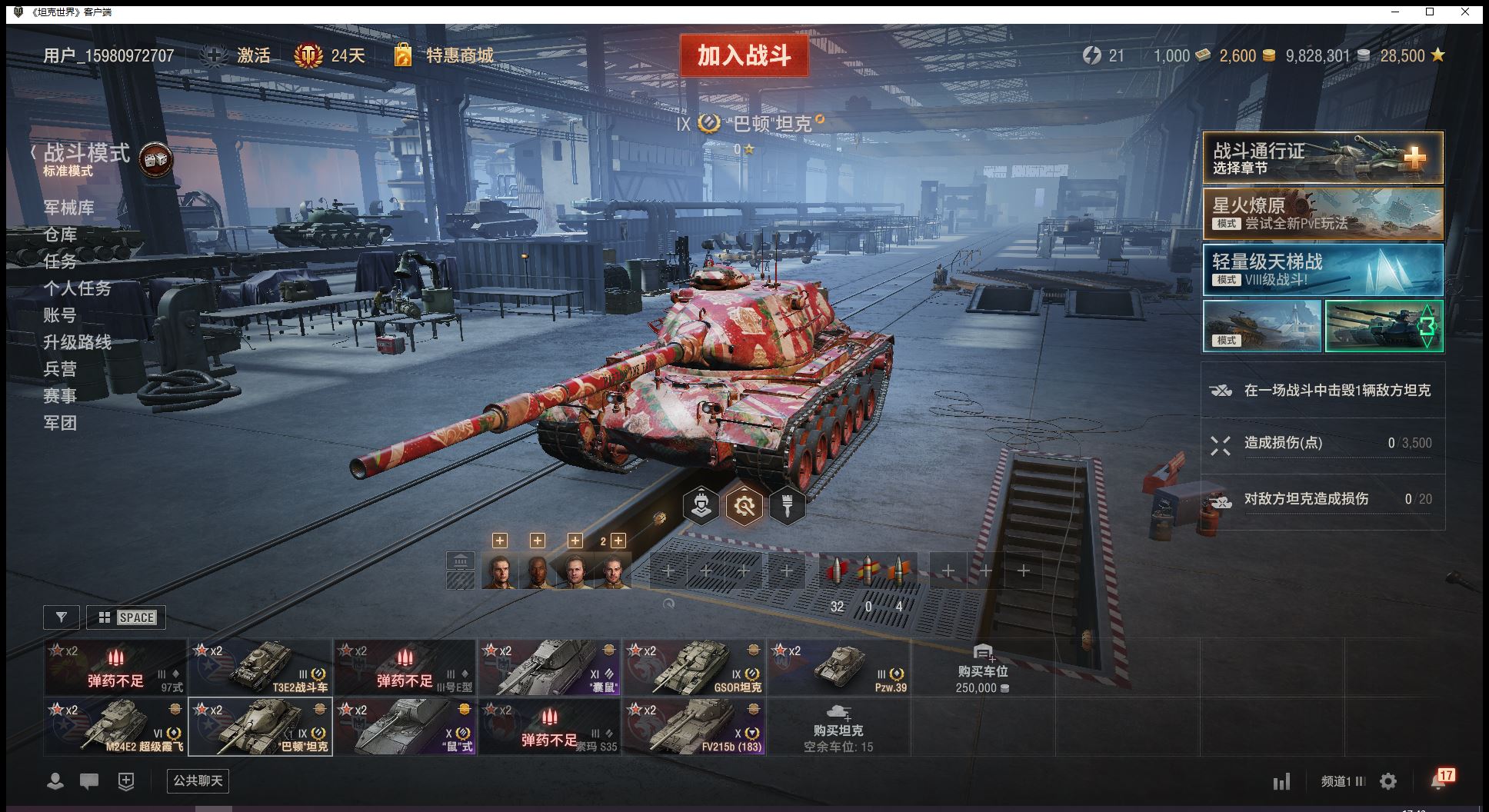This screenshot has height=812, width=1489.
Task: Go to the 仓库 depot
Action: pos(61,235)
